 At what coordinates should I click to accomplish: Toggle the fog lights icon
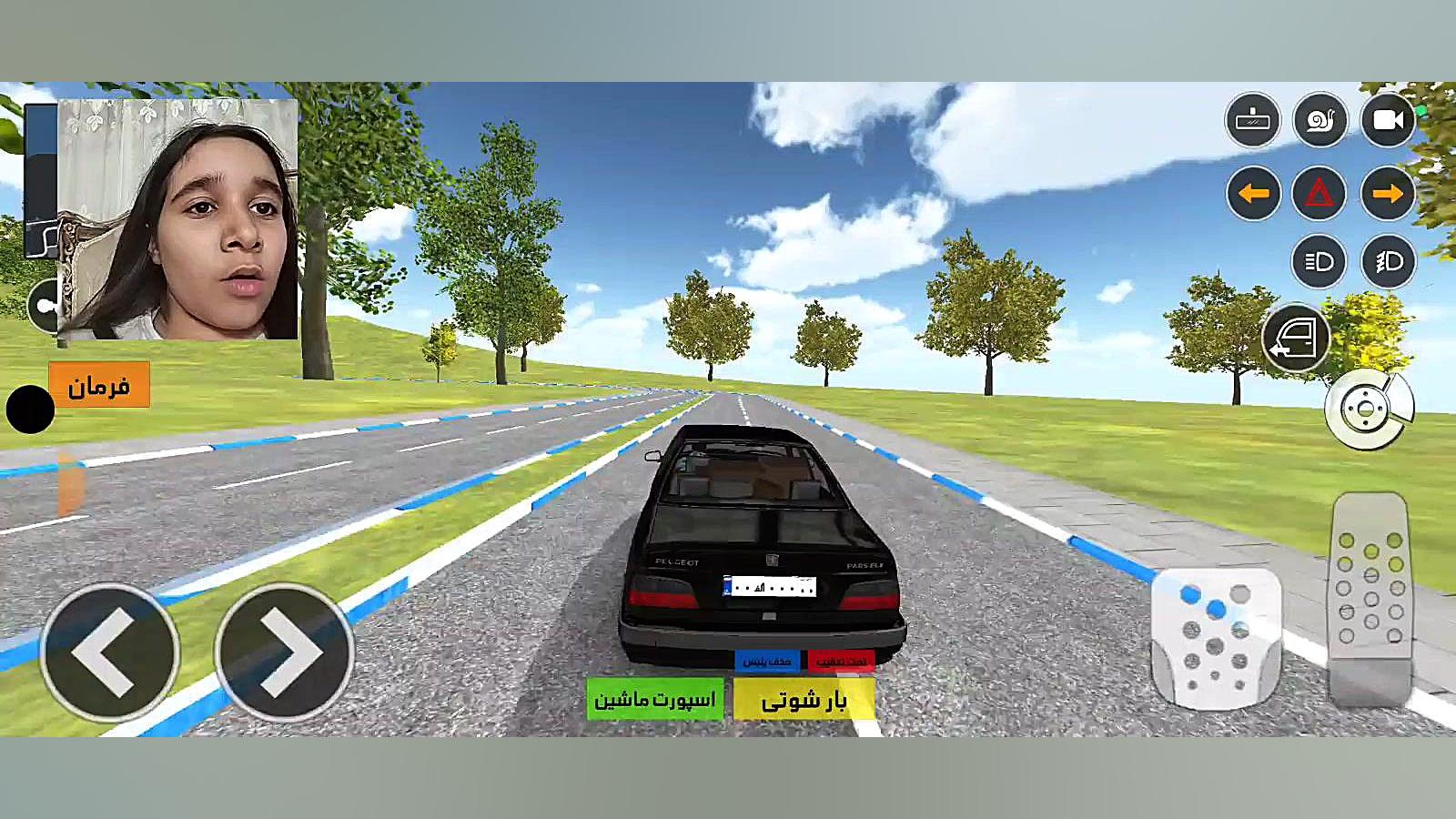tap(1388, 262)
